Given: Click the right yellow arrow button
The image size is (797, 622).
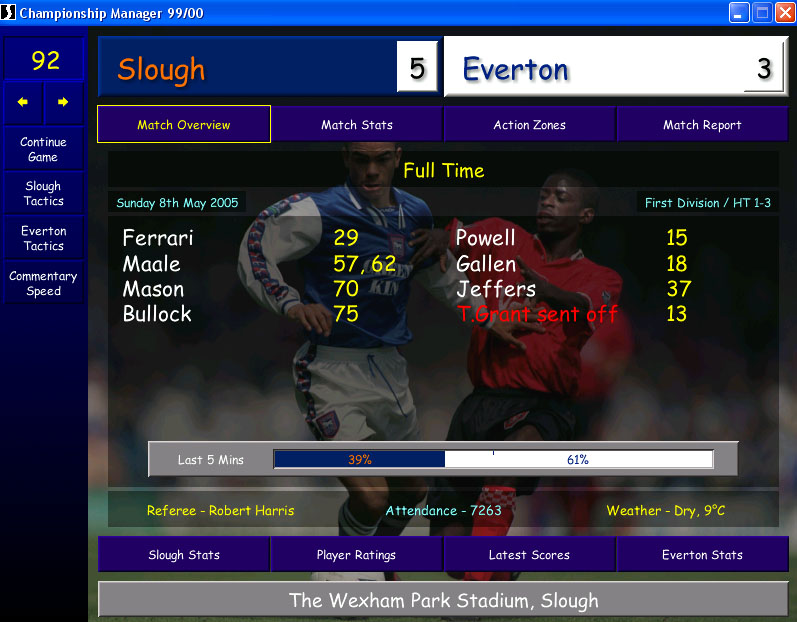Looking at the screenshot, I should (63, 102).
